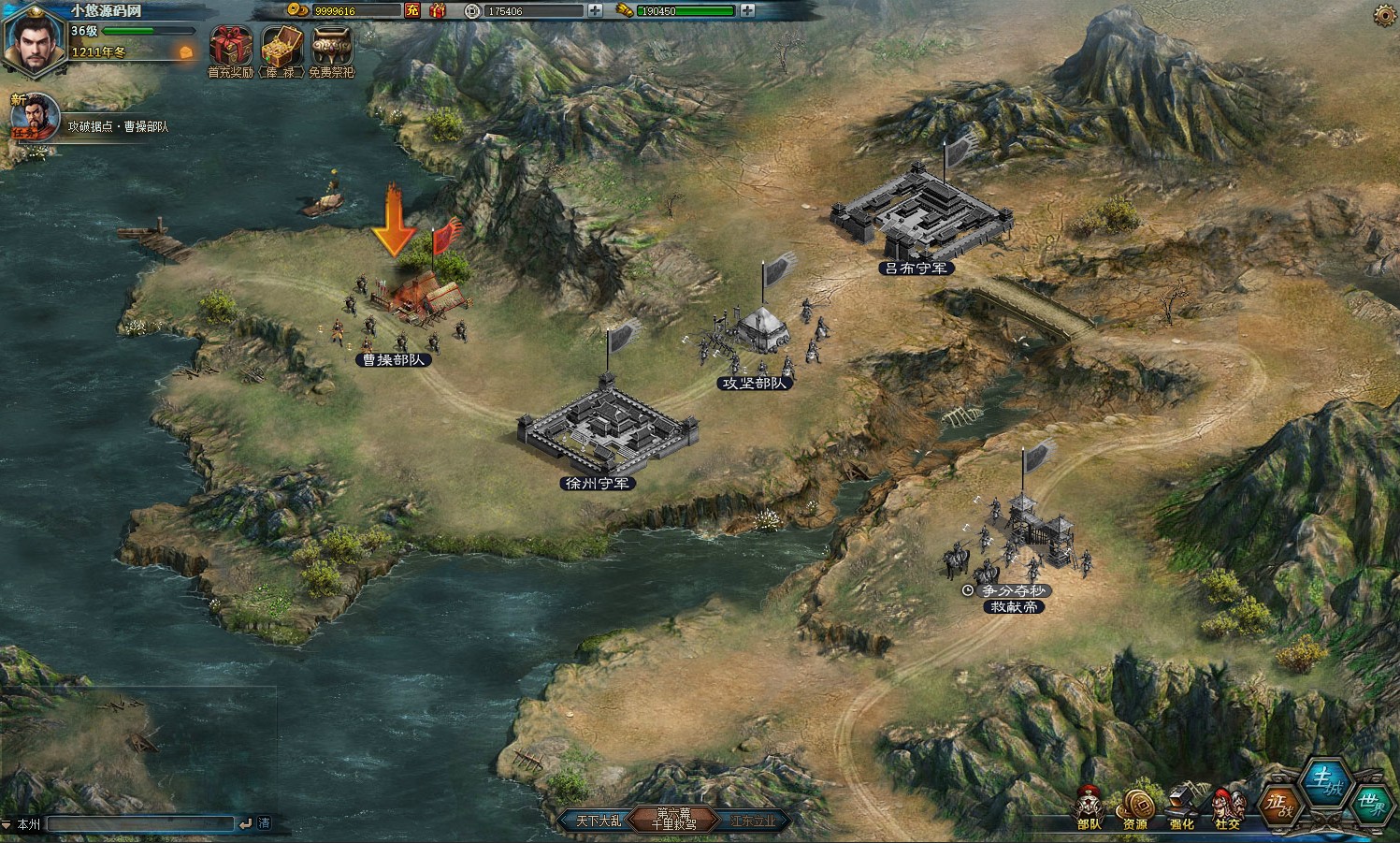Screen dimensions: 1400x843
Task: Open the 部队 troops menu
Action: pyautogui.click(x=1089, y=807)
